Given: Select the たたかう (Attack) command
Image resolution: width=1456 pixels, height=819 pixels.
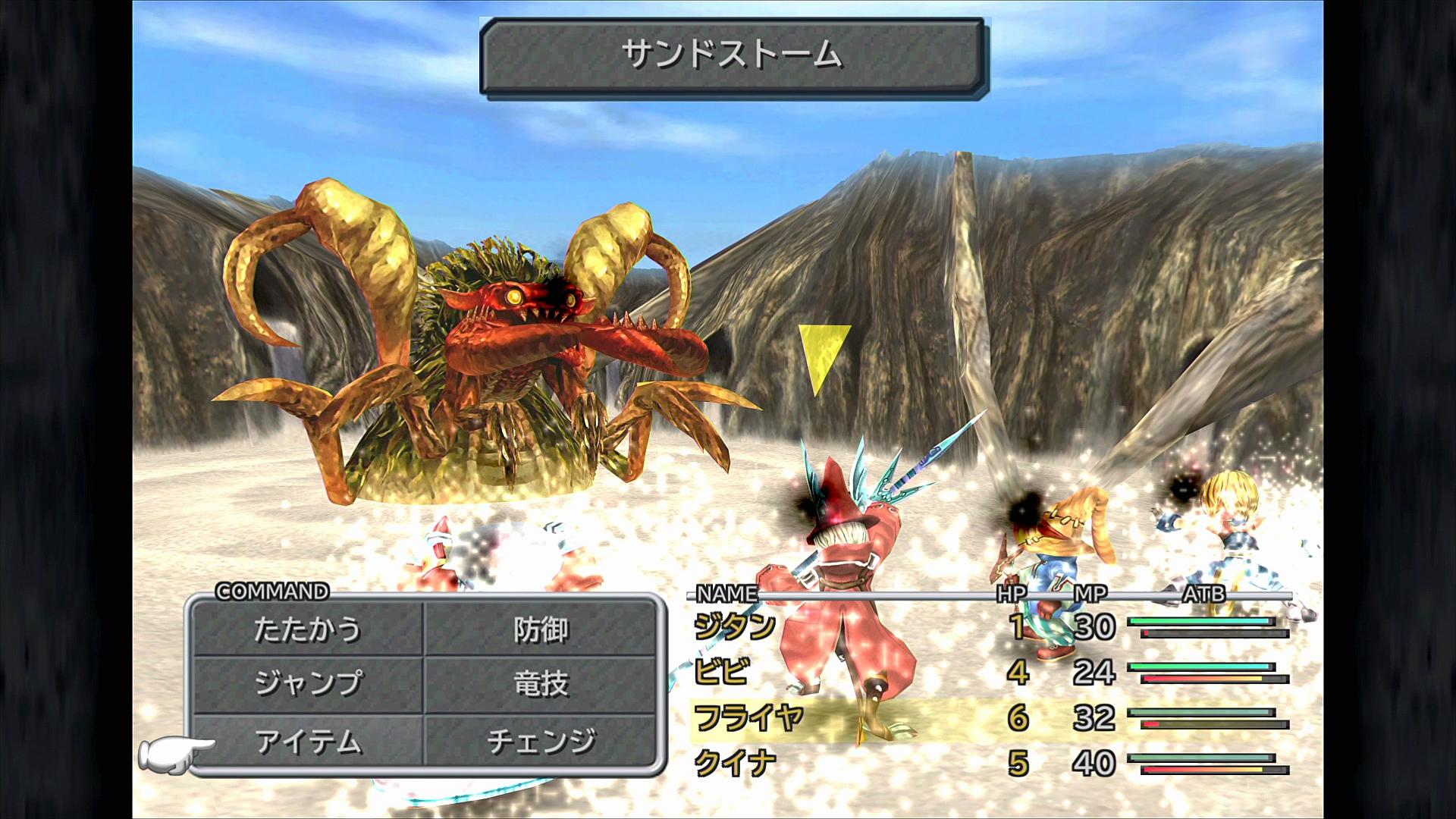Looking at the screenshot, I should [x=307, y=629].
